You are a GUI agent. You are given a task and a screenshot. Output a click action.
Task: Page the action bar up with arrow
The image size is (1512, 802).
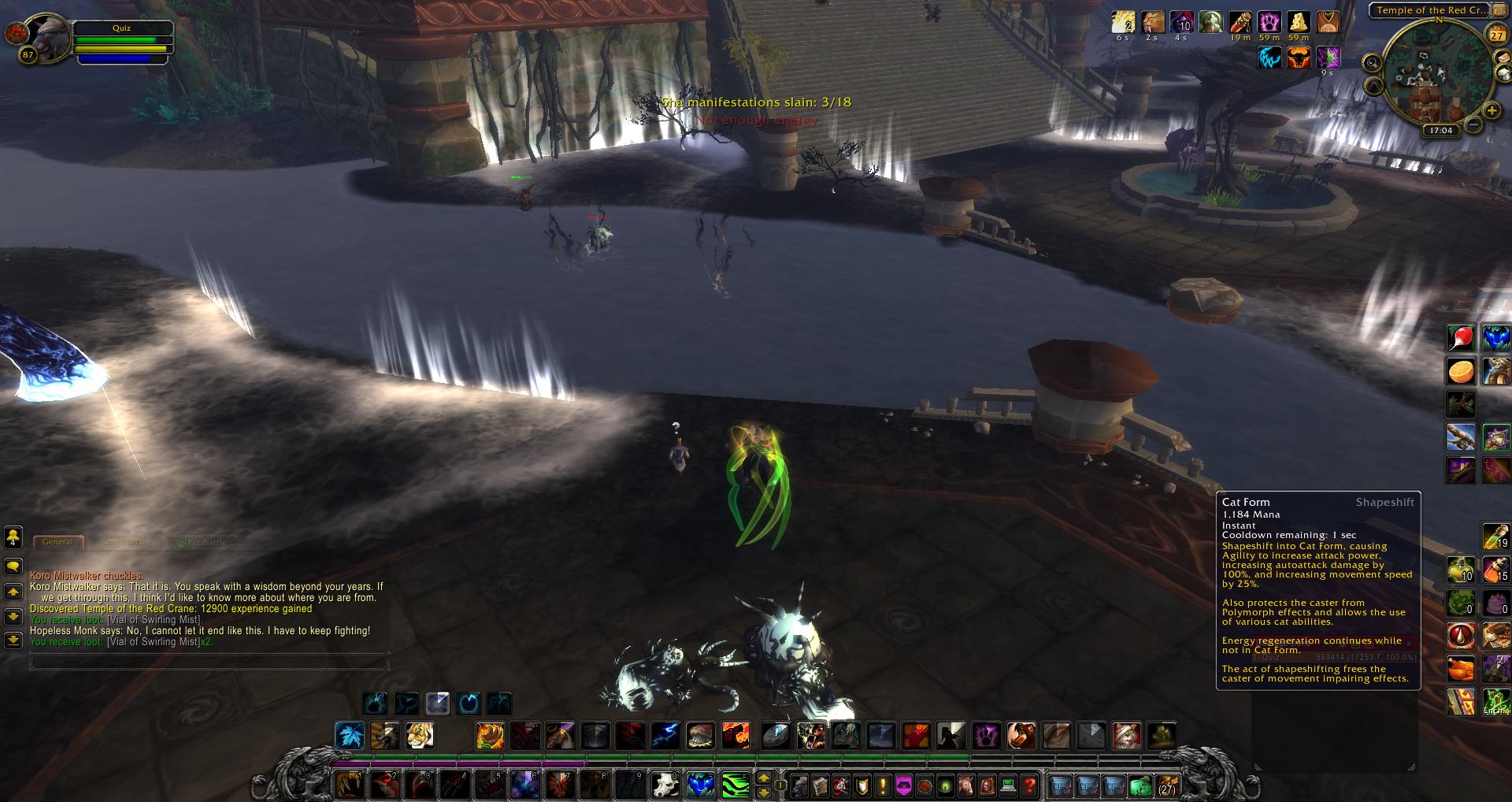(763, 778)
